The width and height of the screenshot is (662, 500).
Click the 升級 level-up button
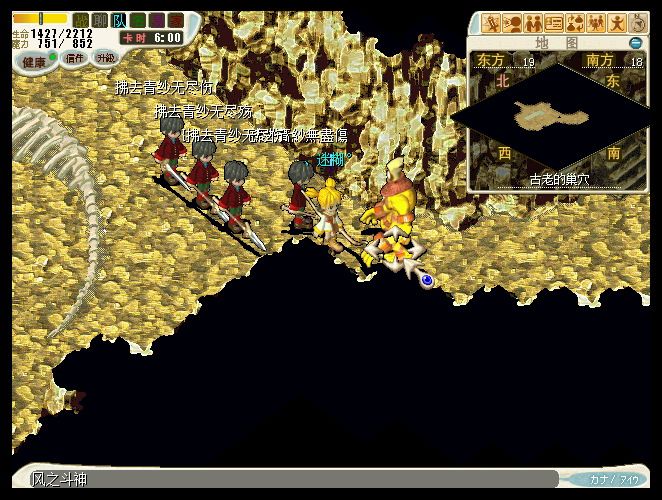tap(105, 58)
